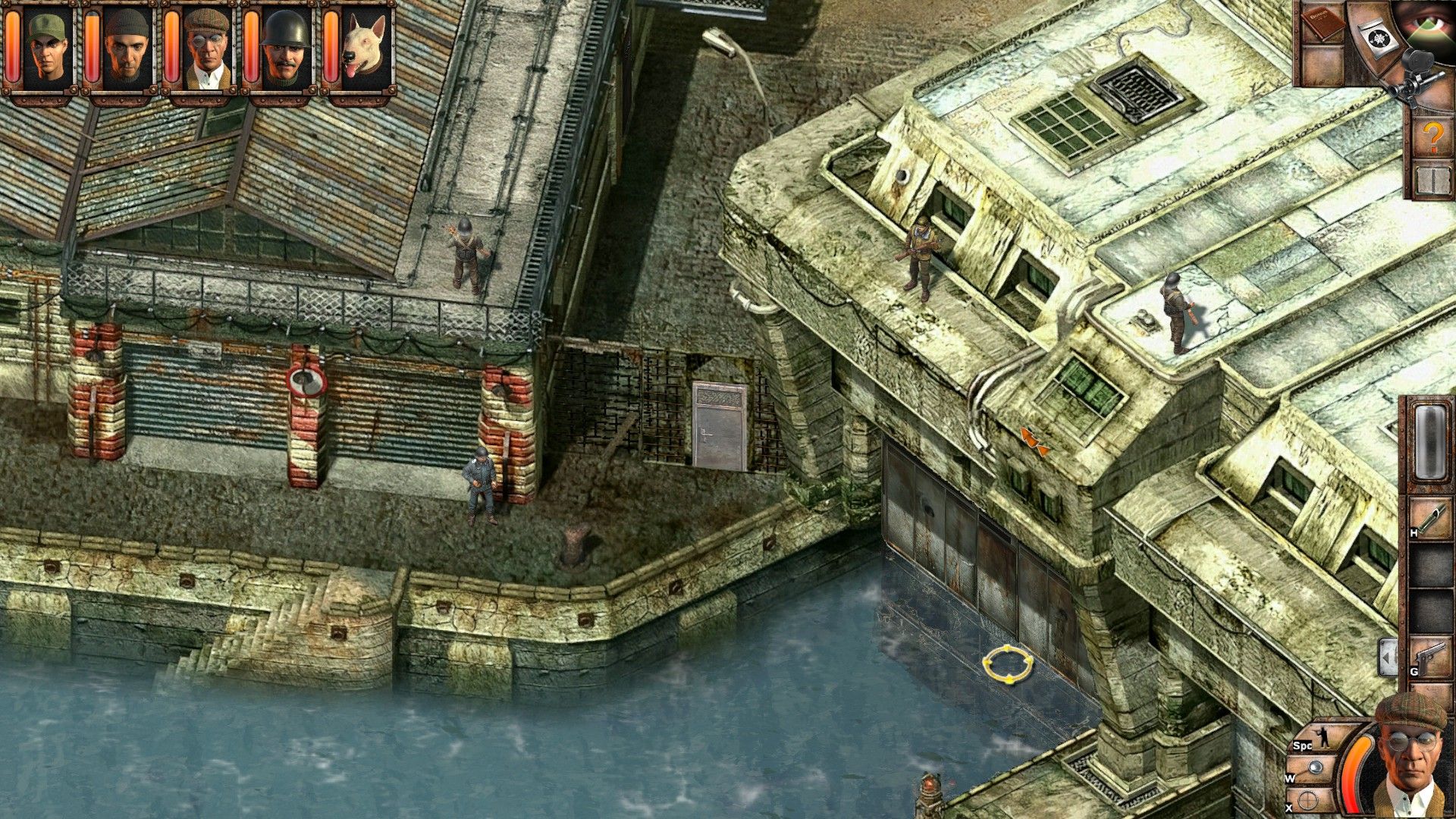Viewport: 1456px width, 819px height.
Task: Select the crosshair attack icon labeled X
Action: 1310,800
